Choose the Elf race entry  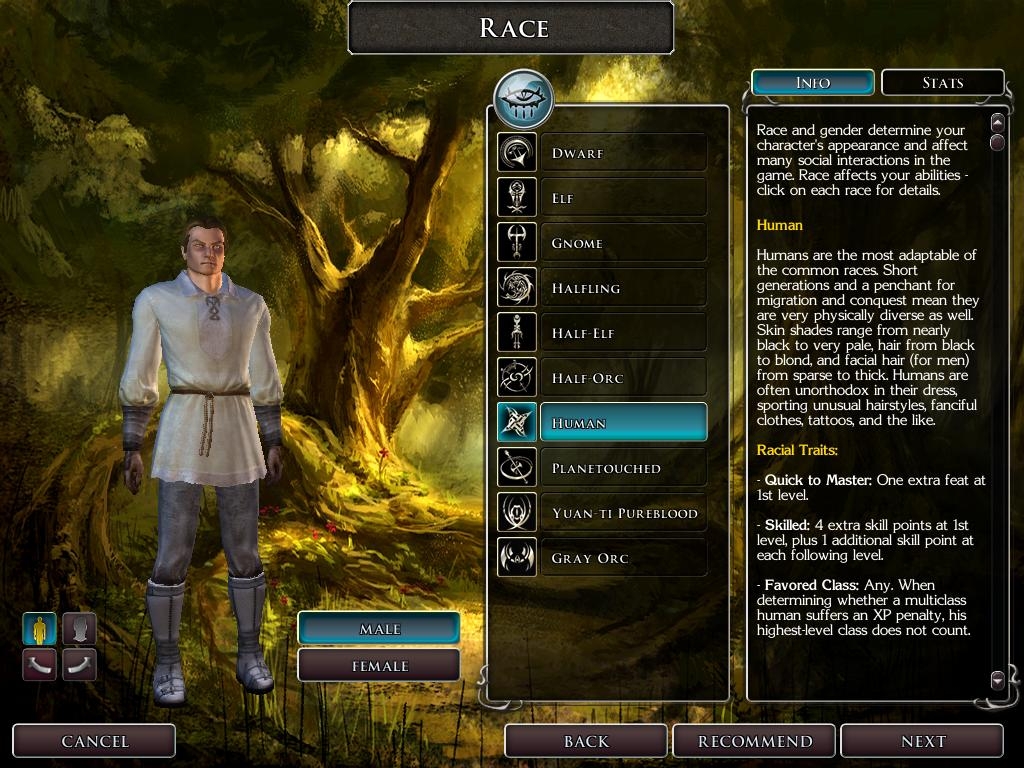point(622,198)
